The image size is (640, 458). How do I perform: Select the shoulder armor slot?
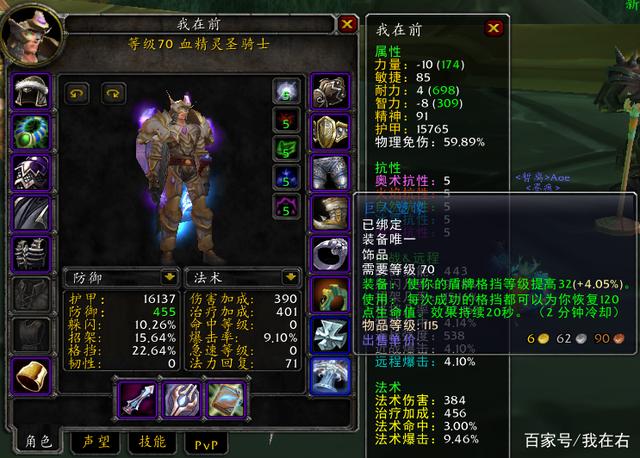30,172
